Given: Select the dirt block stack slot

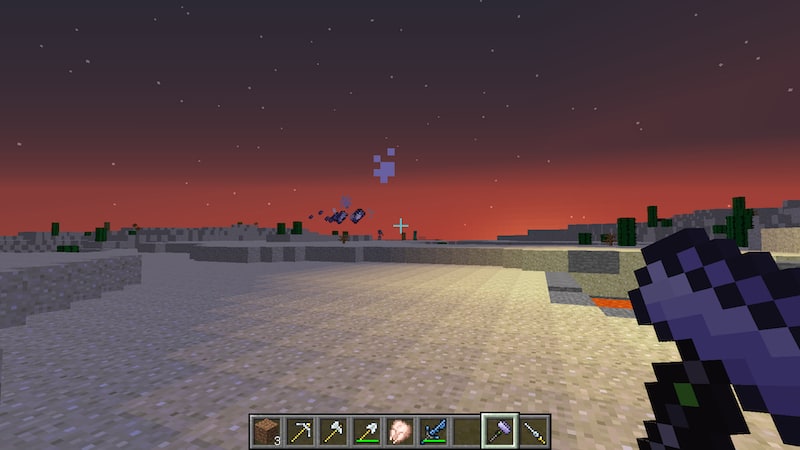Looking at the screenshot, I should (x=266, y=431).
